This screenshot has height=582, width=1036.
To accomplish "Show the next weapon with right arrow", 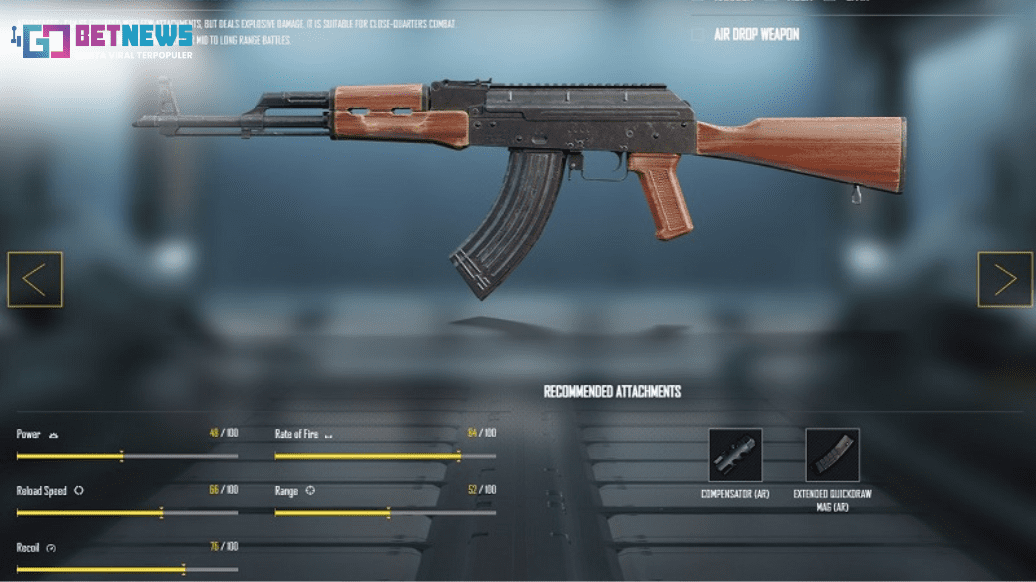I will click(x=1005, y=279).
